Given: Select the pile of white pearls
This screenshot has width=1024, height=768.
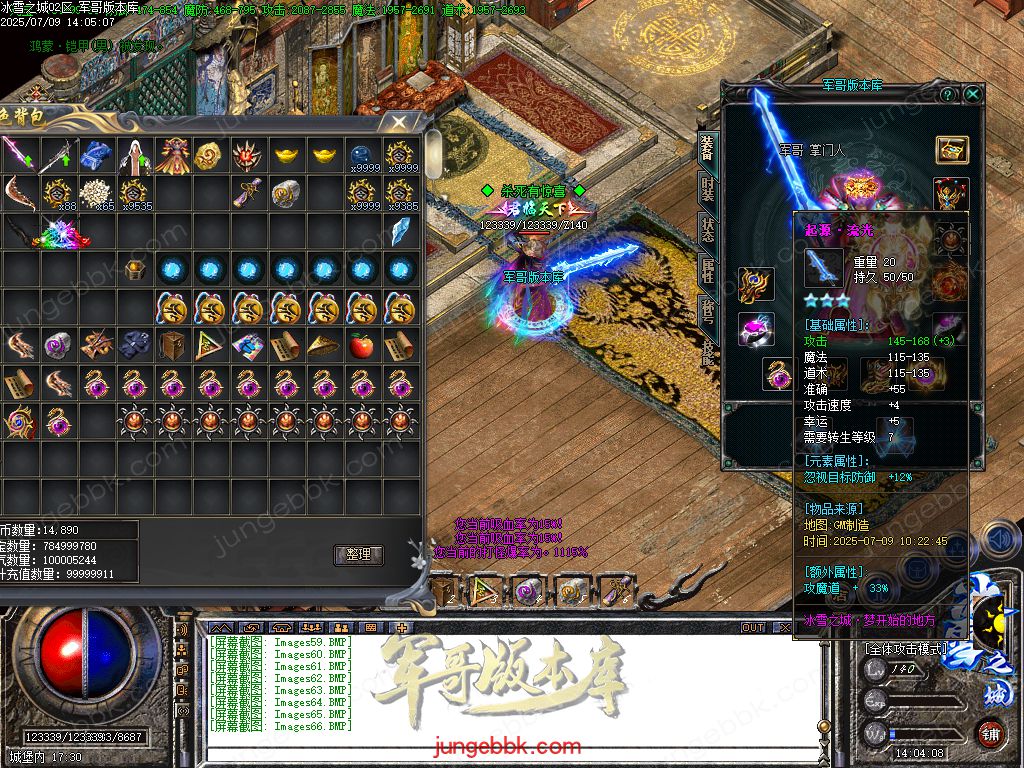Looking at the screenshot, I should click(x=97, y=193).
